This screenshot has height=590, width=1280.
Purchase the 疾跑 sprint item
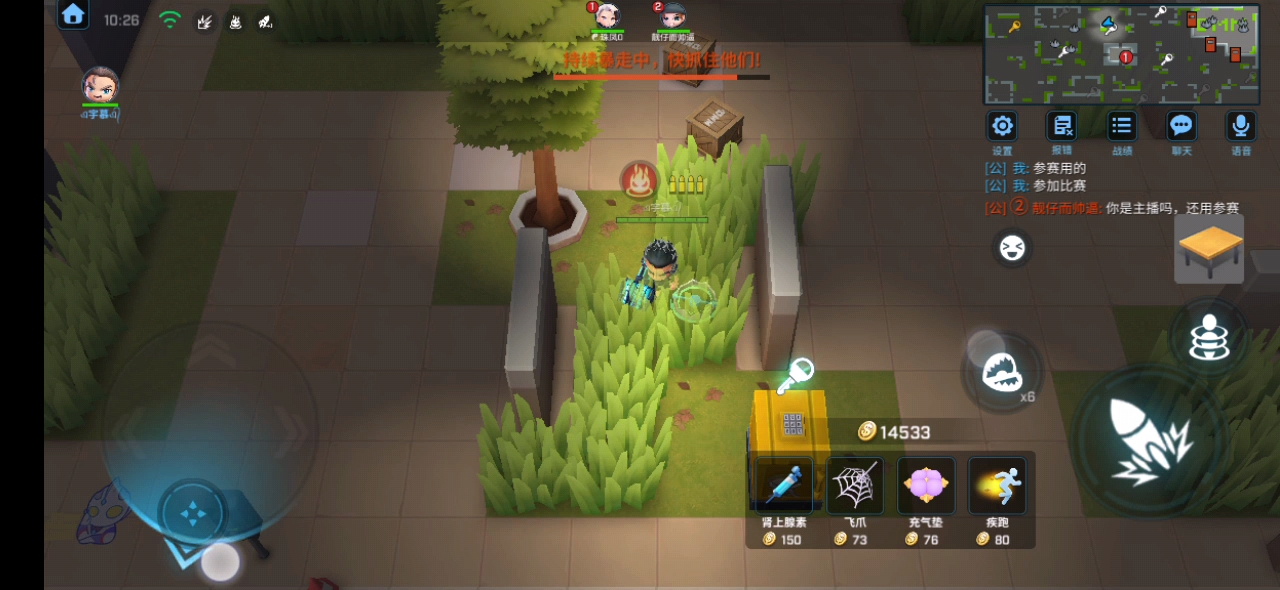(996, 487)
